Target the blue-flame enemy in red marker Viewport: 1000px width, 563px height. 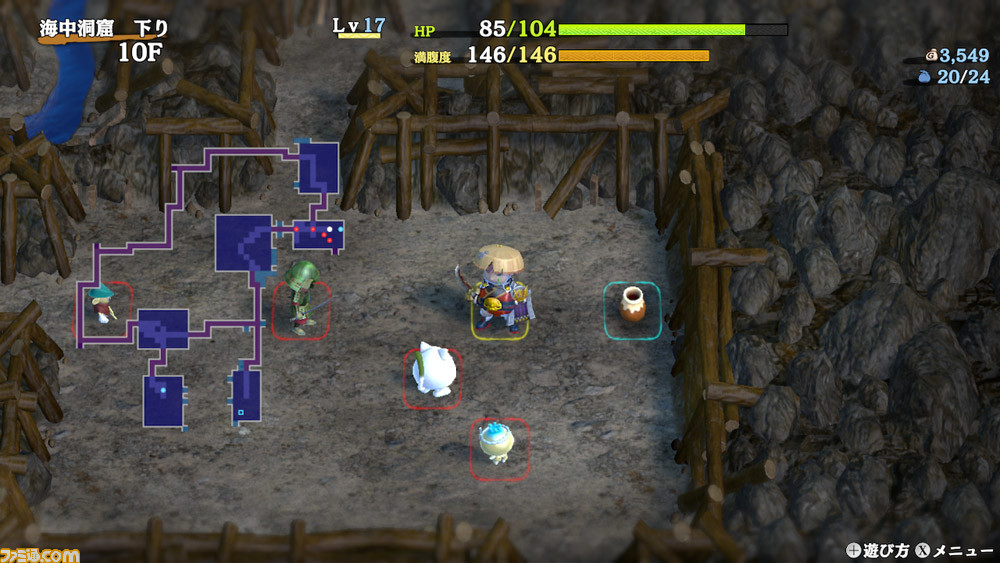pos(499,446)
